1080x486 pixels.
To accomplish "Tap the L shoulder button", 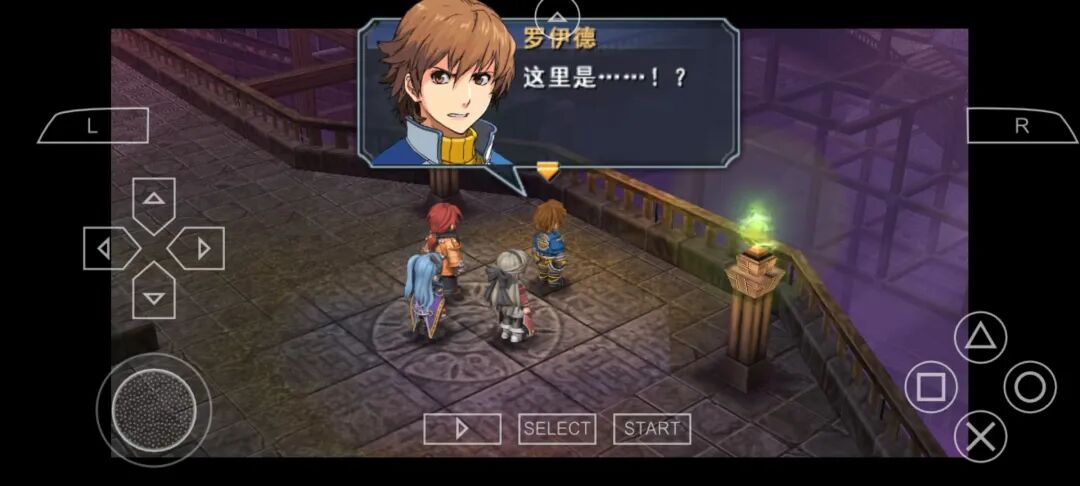I will [x=93, y=126].
